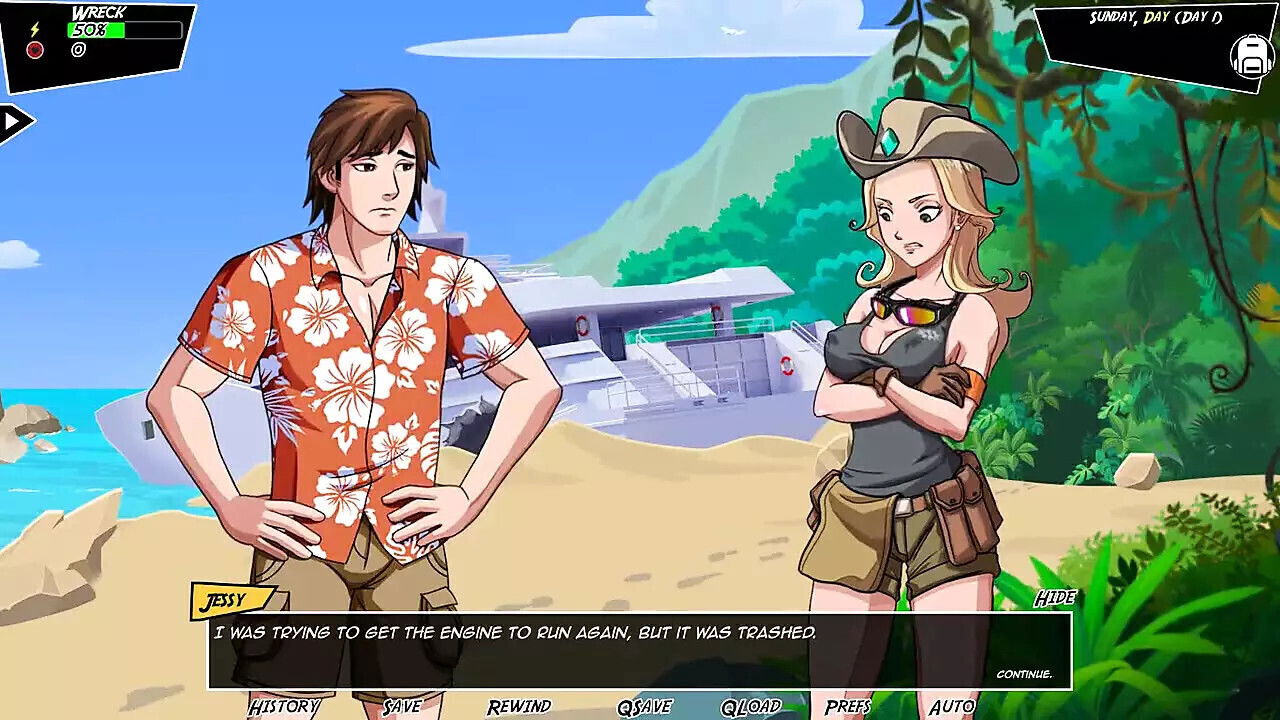Toggle Auto dialogue advance
This screenshot has height=720, width=1280.
point(952,707)
